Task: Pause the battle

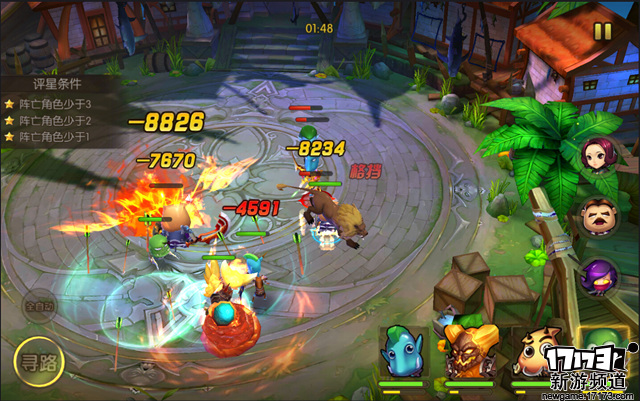Action: point(602,32)
